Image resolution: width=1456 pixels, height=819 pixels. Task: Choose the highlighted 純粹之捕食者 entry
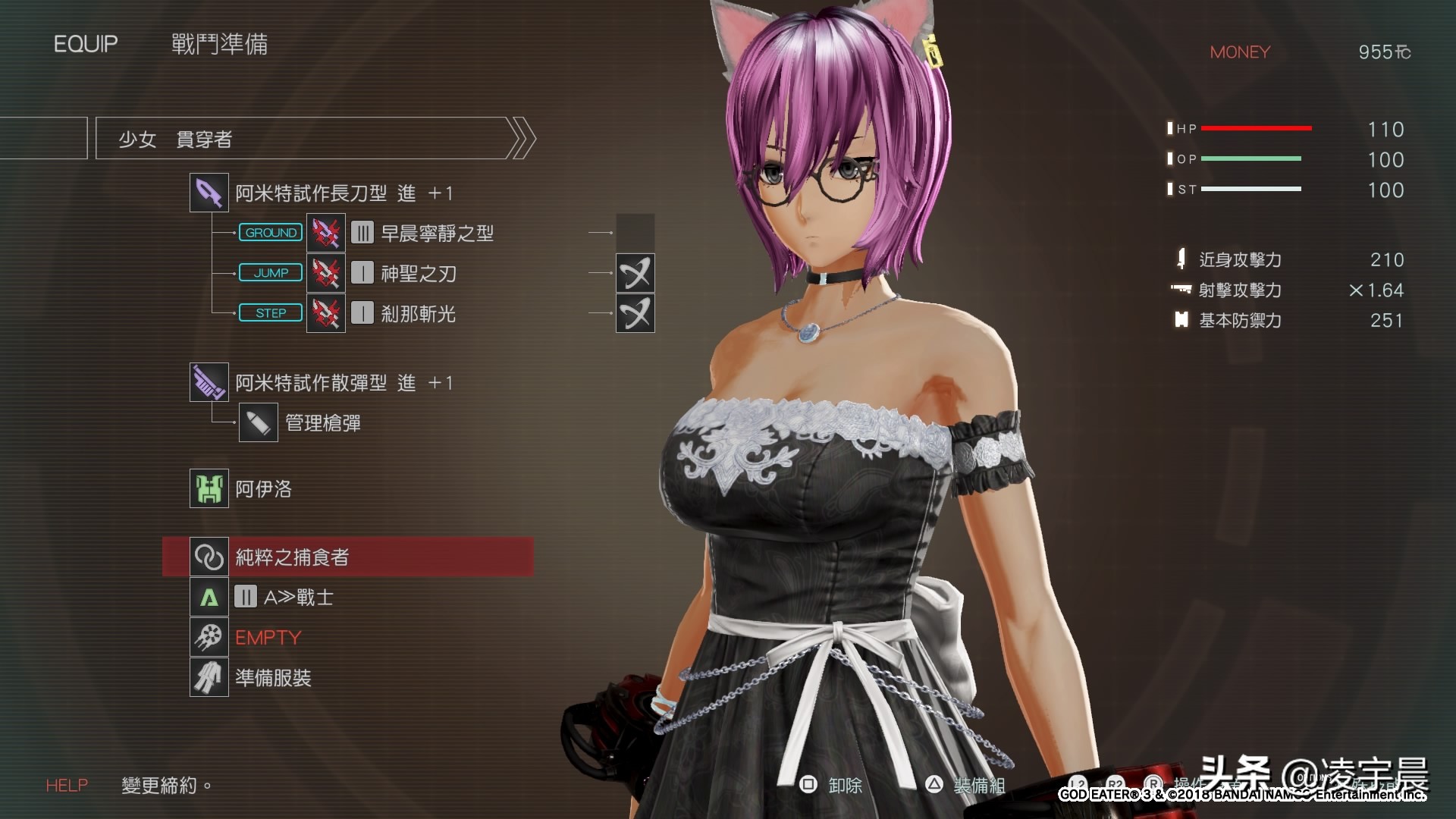[348, 557]
